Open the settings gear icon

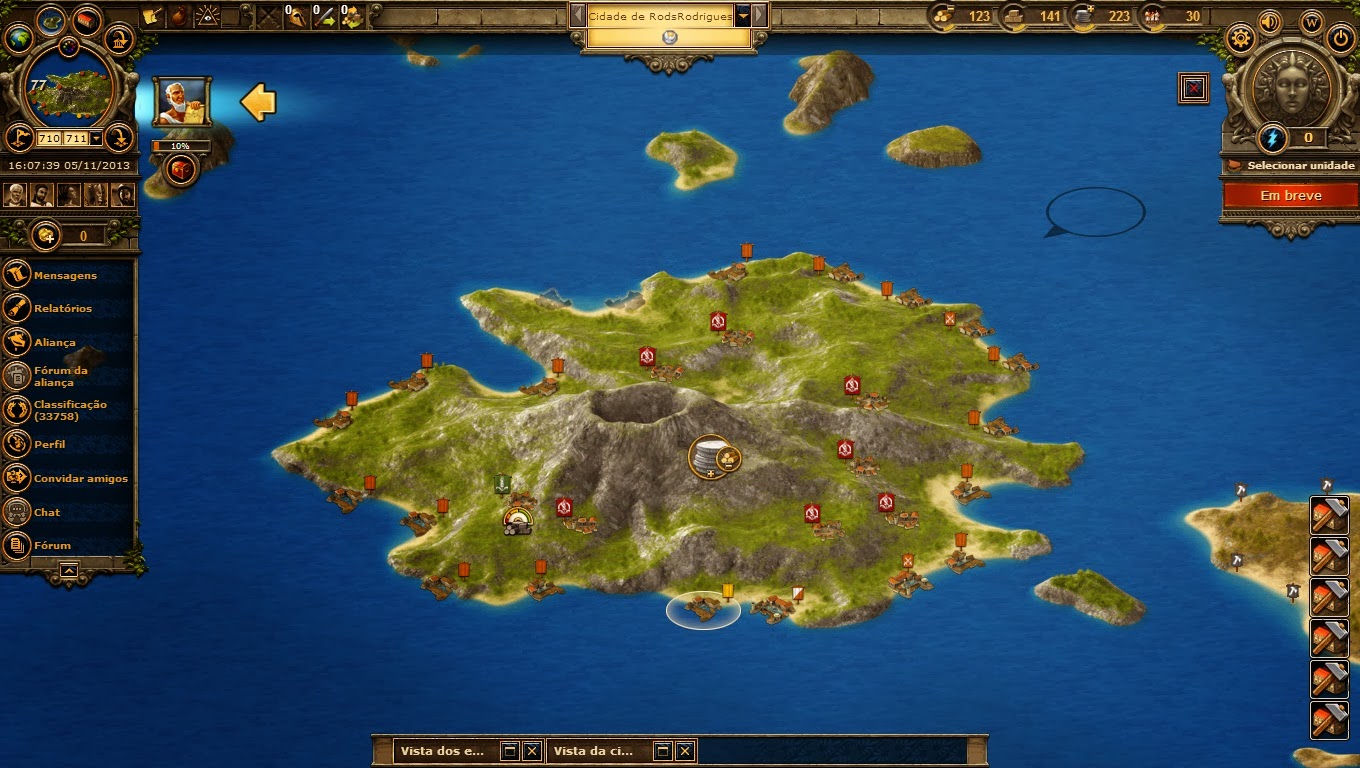click(1241, 38)
